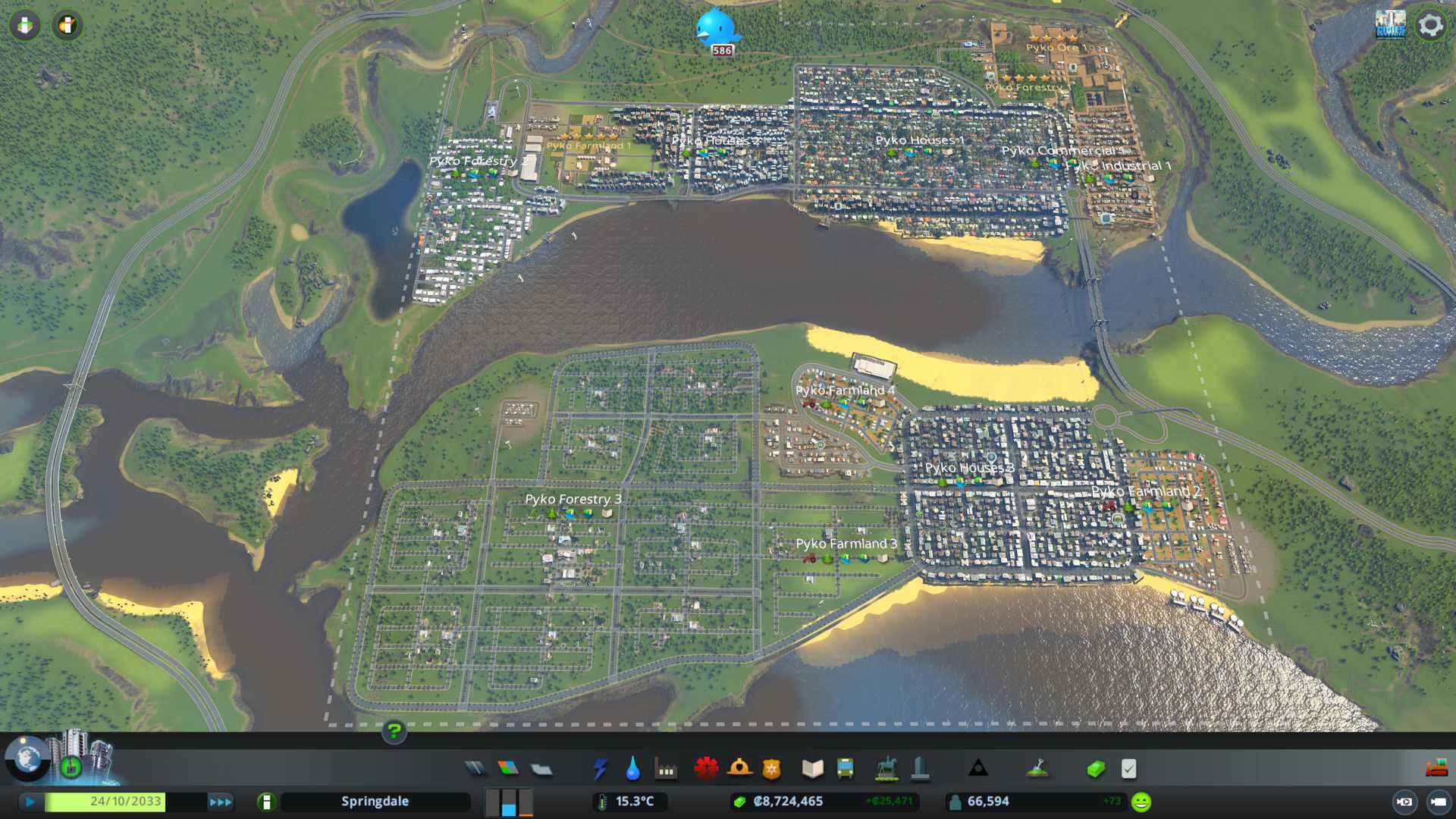The width and height of the screenshot is (1456, 819).
Task: Toggle the play/pause simulation button
Action: pyautogui.click(x=30, y=802)
